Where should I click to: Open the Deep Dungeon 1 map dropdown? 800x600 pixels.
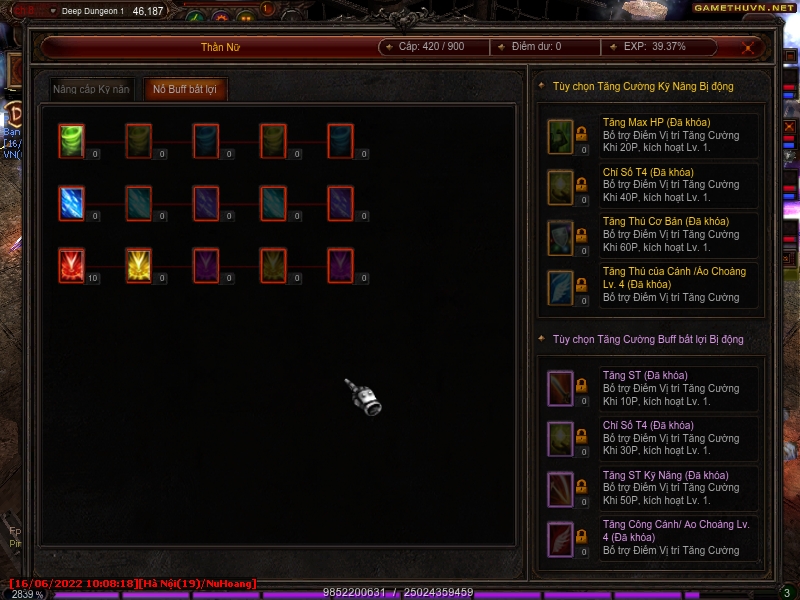tap(52, 11)
